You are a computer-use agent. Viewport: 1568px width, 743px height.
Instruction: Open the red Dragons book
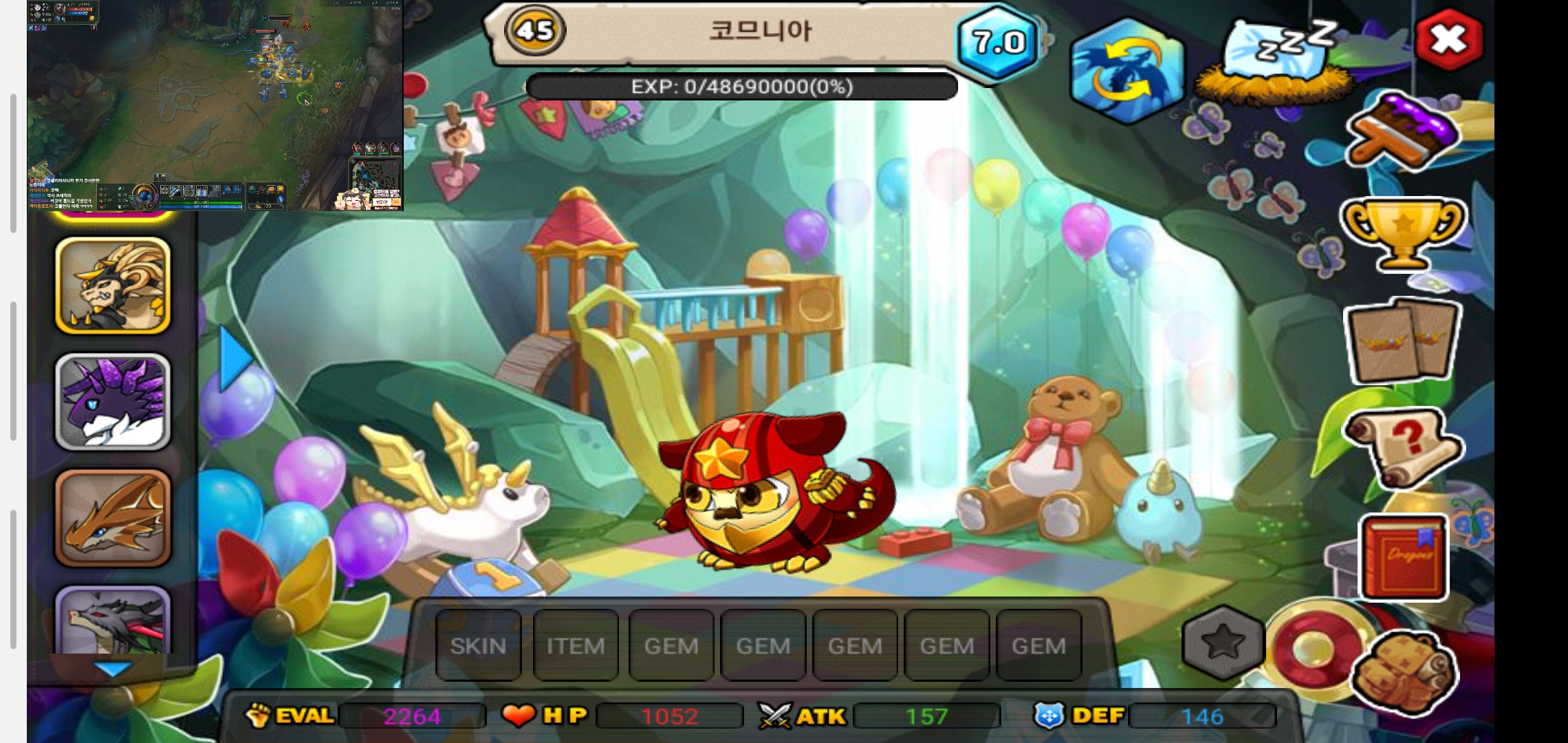point(1404,556)
